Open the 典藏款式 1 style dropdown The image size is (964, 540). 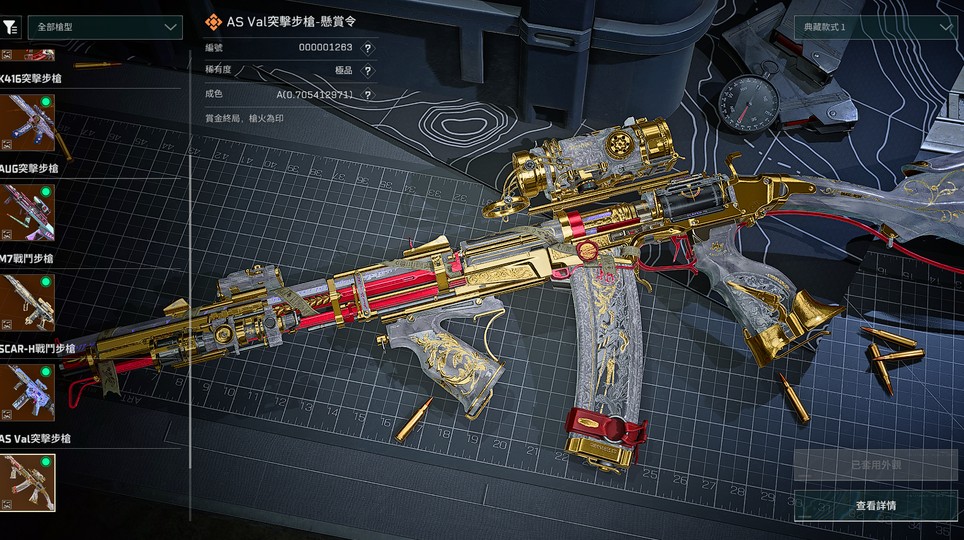point(874,27)
